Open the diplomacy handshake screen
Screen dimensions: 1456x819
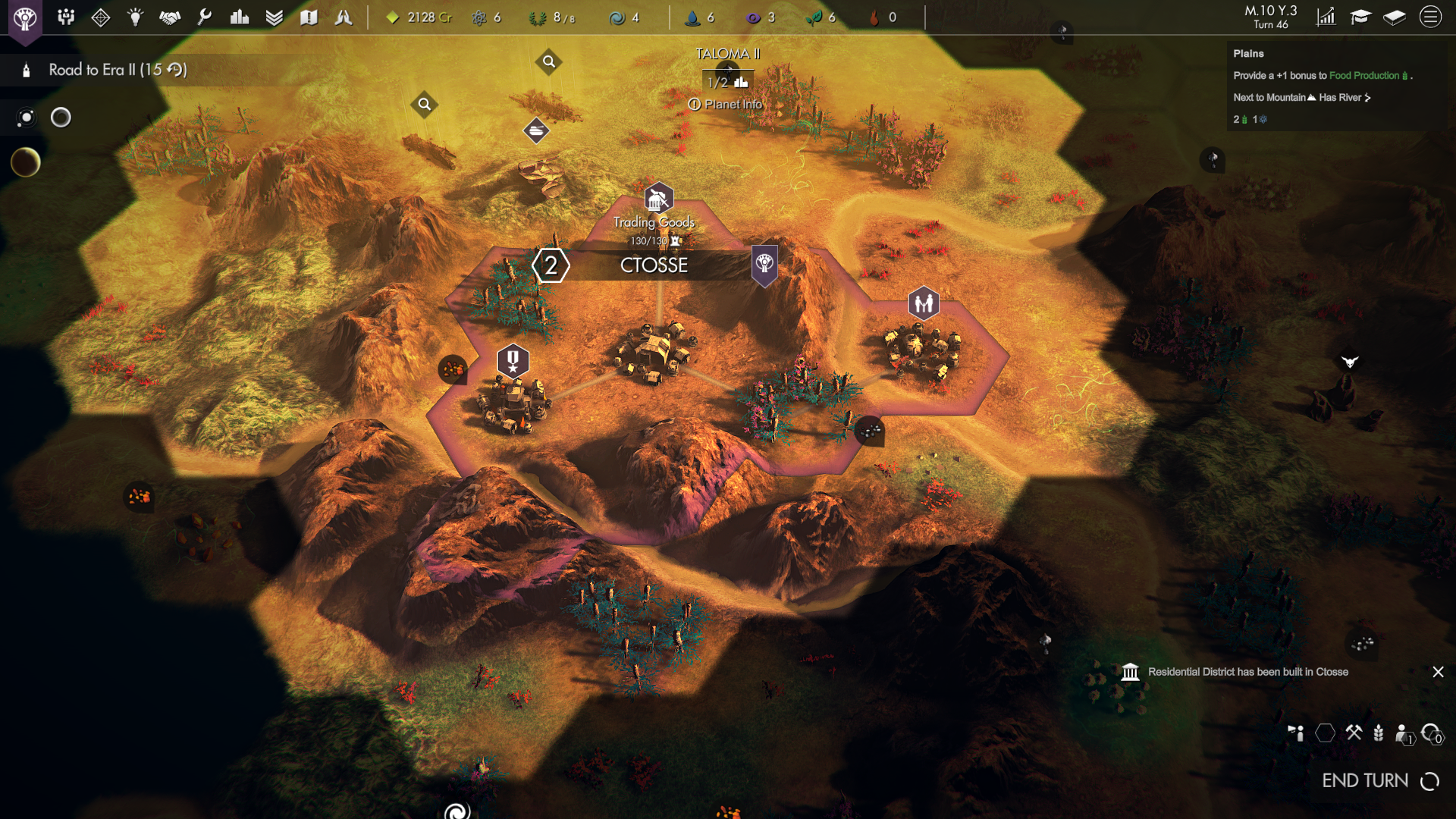[x=170, y=17]
